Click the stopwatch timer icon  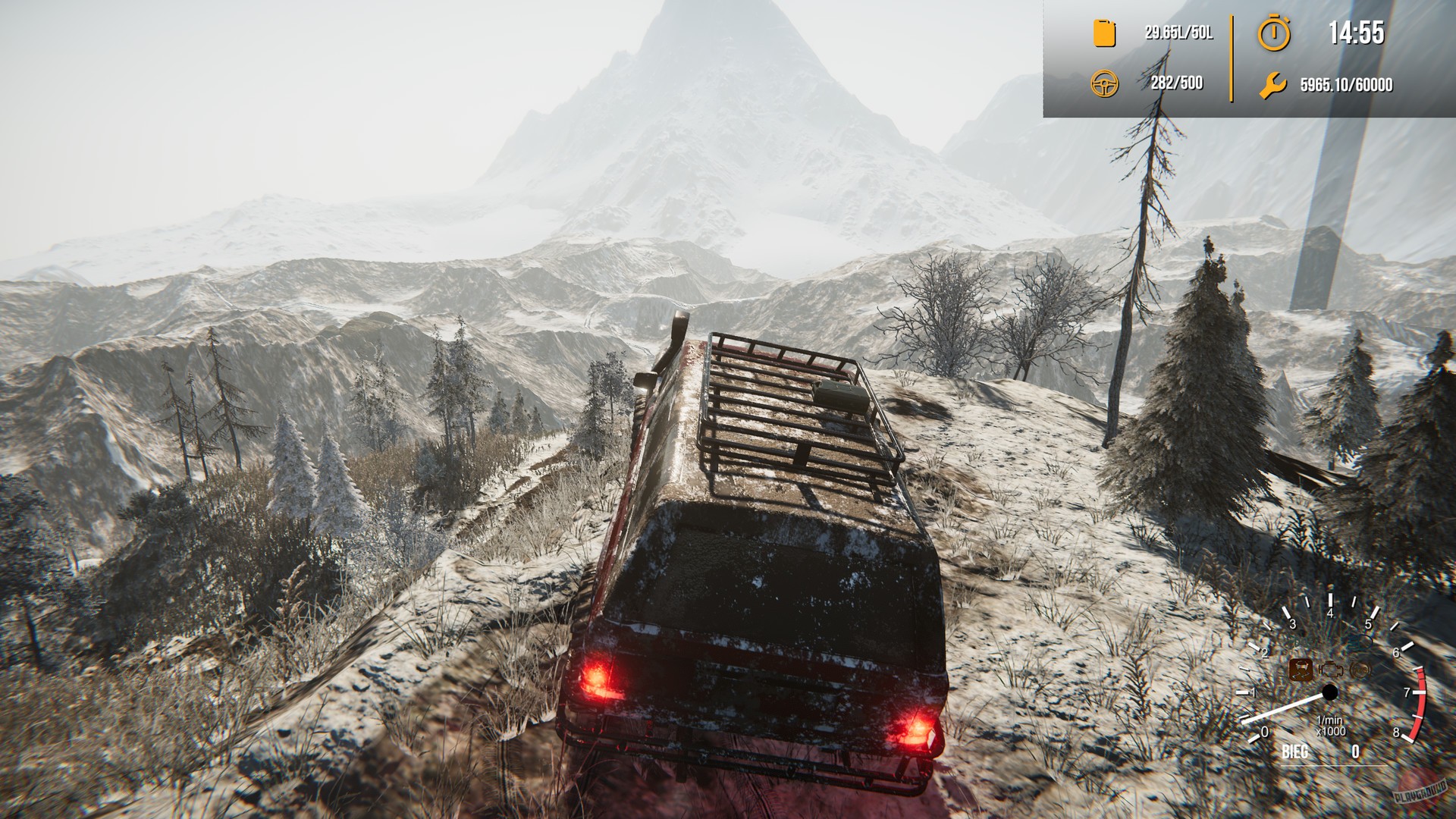tap(1274, 33)
